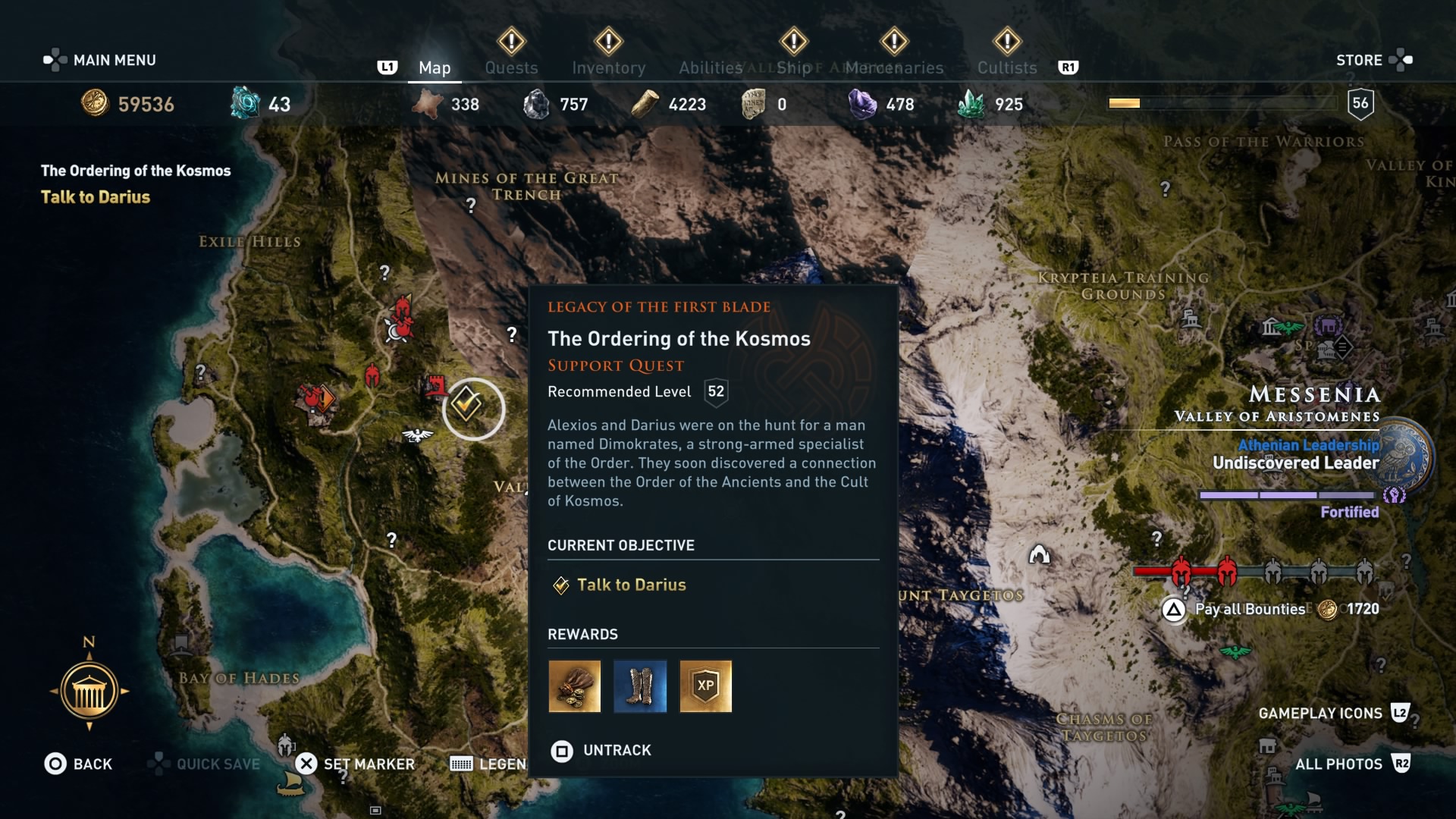
Task: Select the orichalcum currency icon
Action: (244, 104)
